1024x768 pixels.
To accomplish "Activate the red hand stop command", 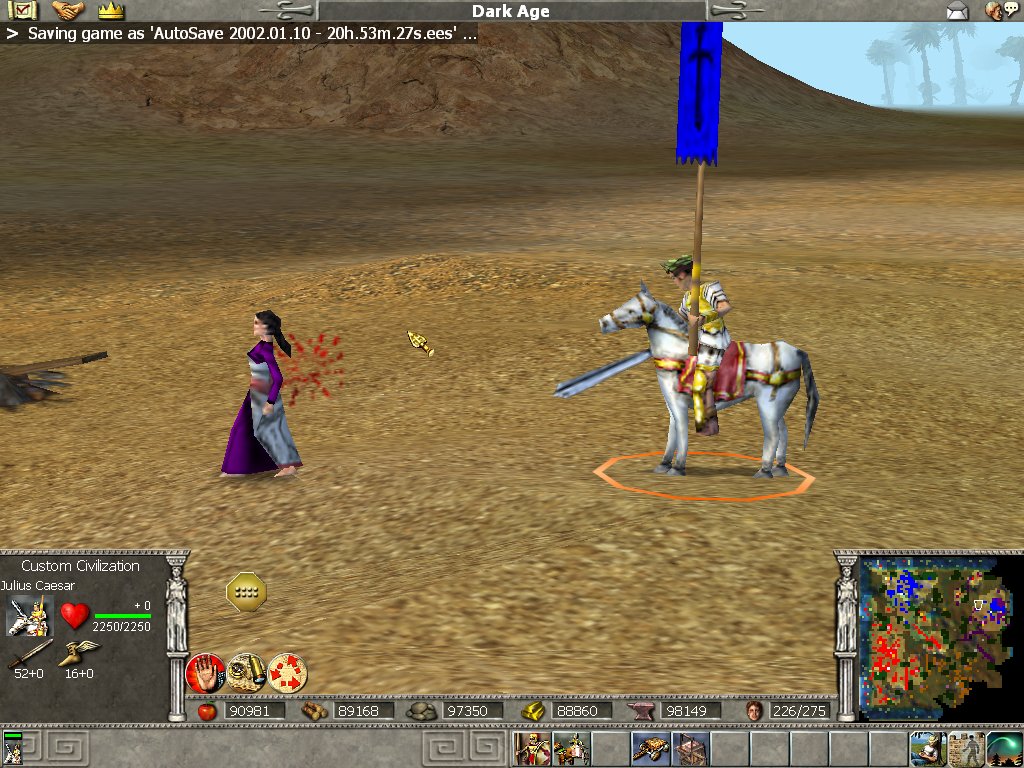I will [x=205, y=673].
